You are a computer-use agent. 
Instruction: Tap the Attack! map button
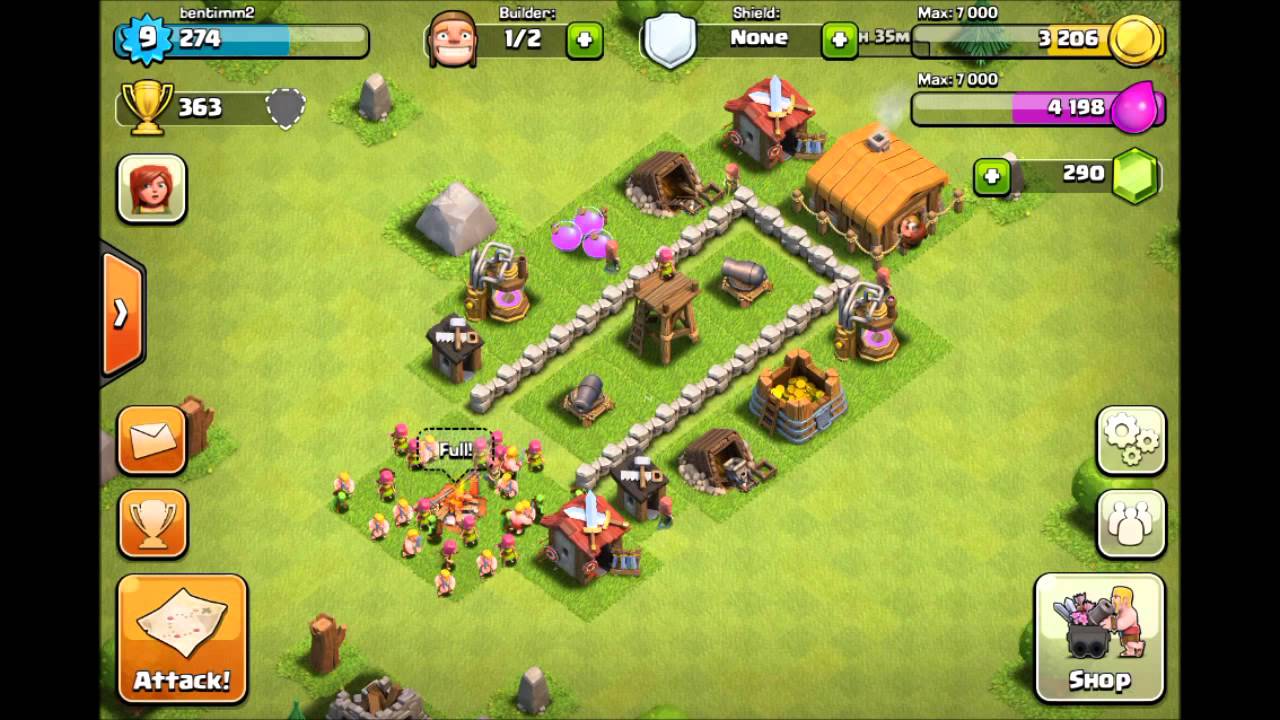coord(182,637)
